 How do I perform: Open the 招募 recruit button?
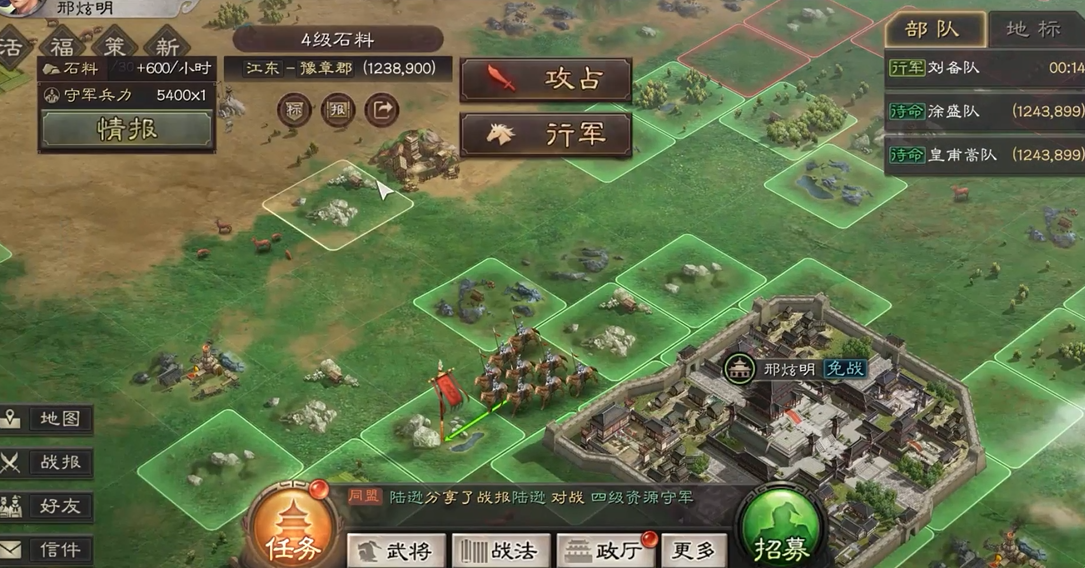click(781, 530)
